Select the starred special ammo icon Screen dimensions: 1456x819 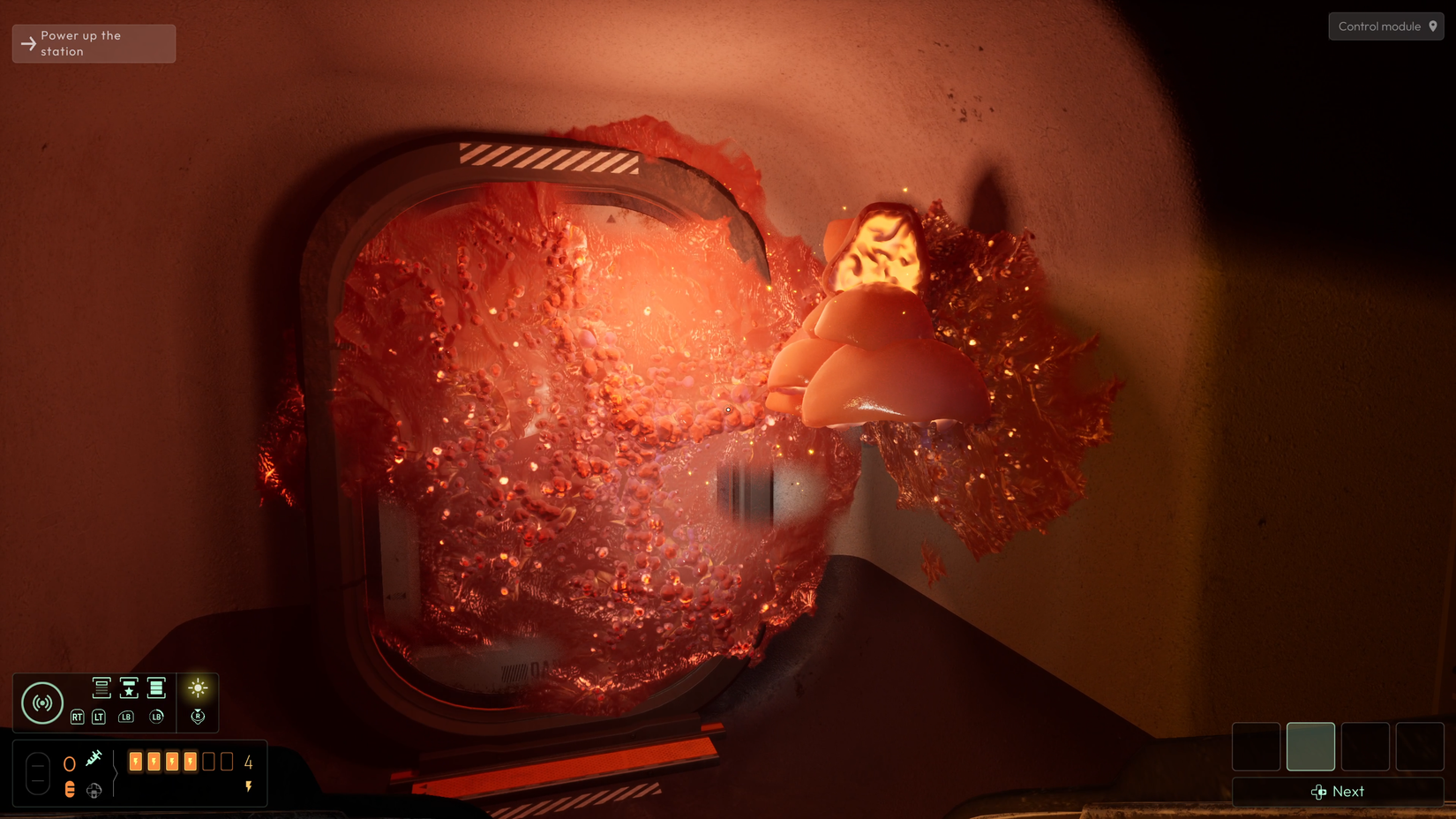pos(130,688)
